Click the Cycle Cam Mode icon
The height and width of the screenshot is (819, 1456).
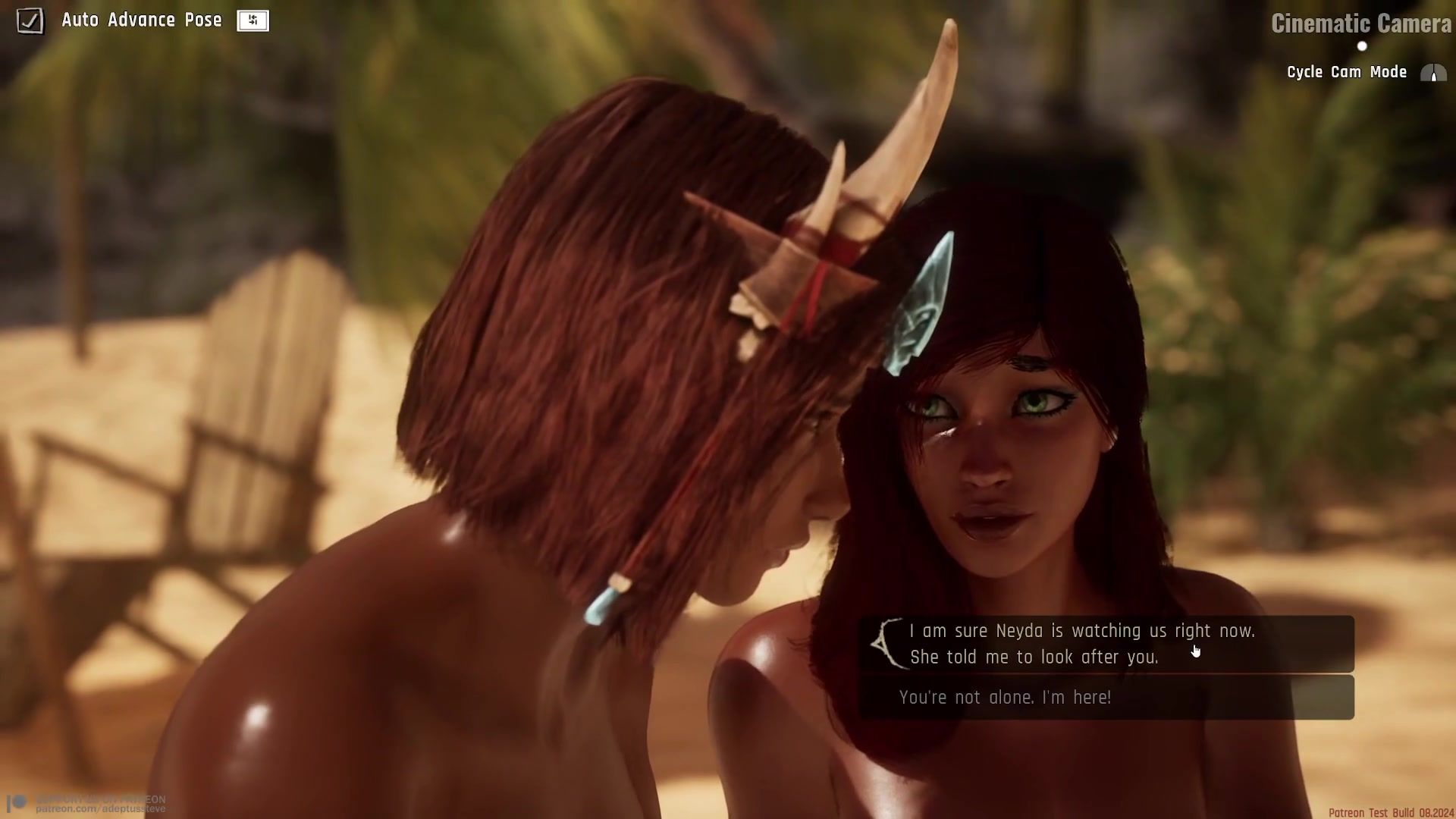1432,73
